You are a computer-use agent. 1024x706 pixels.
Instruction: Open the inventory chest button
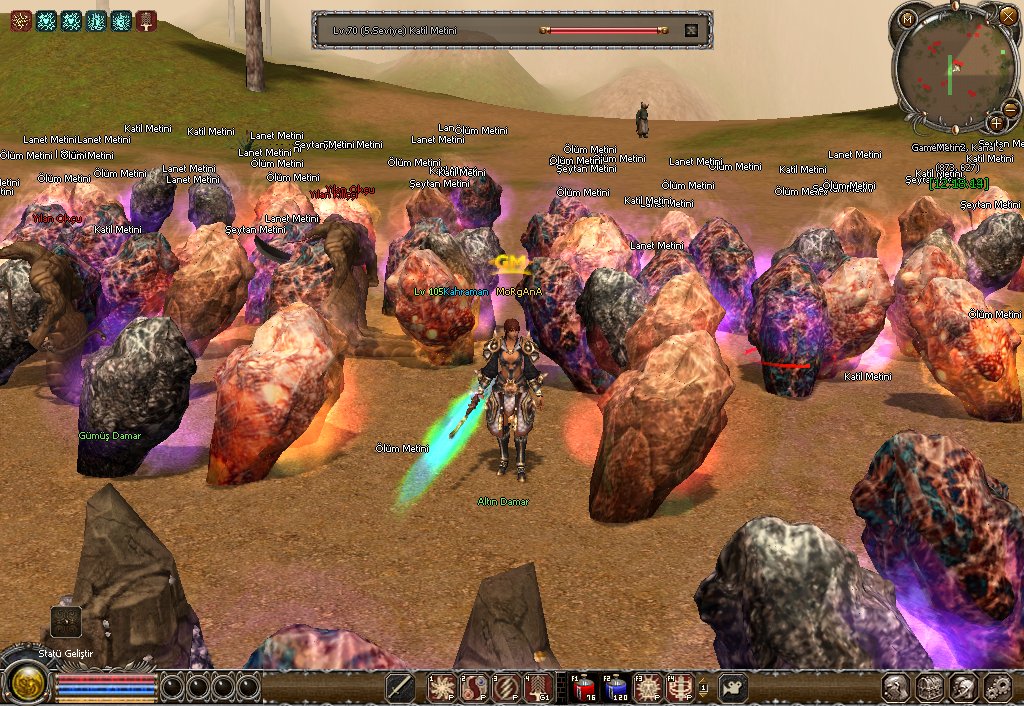[x=931, y=687]
